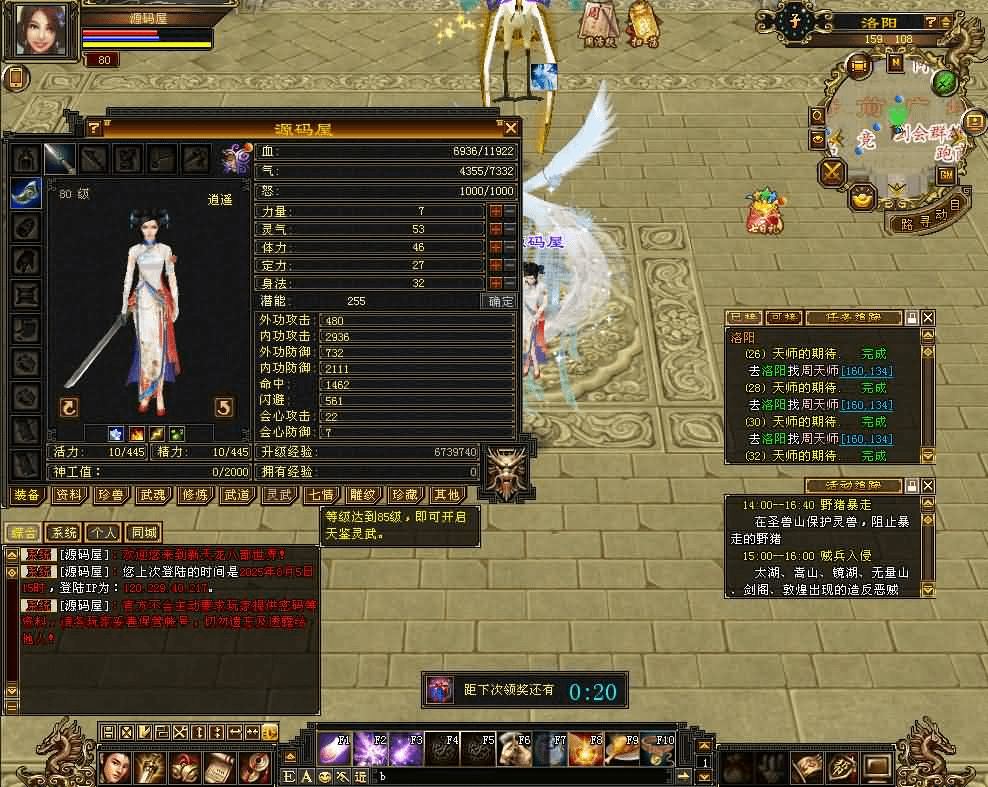This screenshot has height=787, width=988.
Task: Open the gold ingot shop icon
Action: 862,198
